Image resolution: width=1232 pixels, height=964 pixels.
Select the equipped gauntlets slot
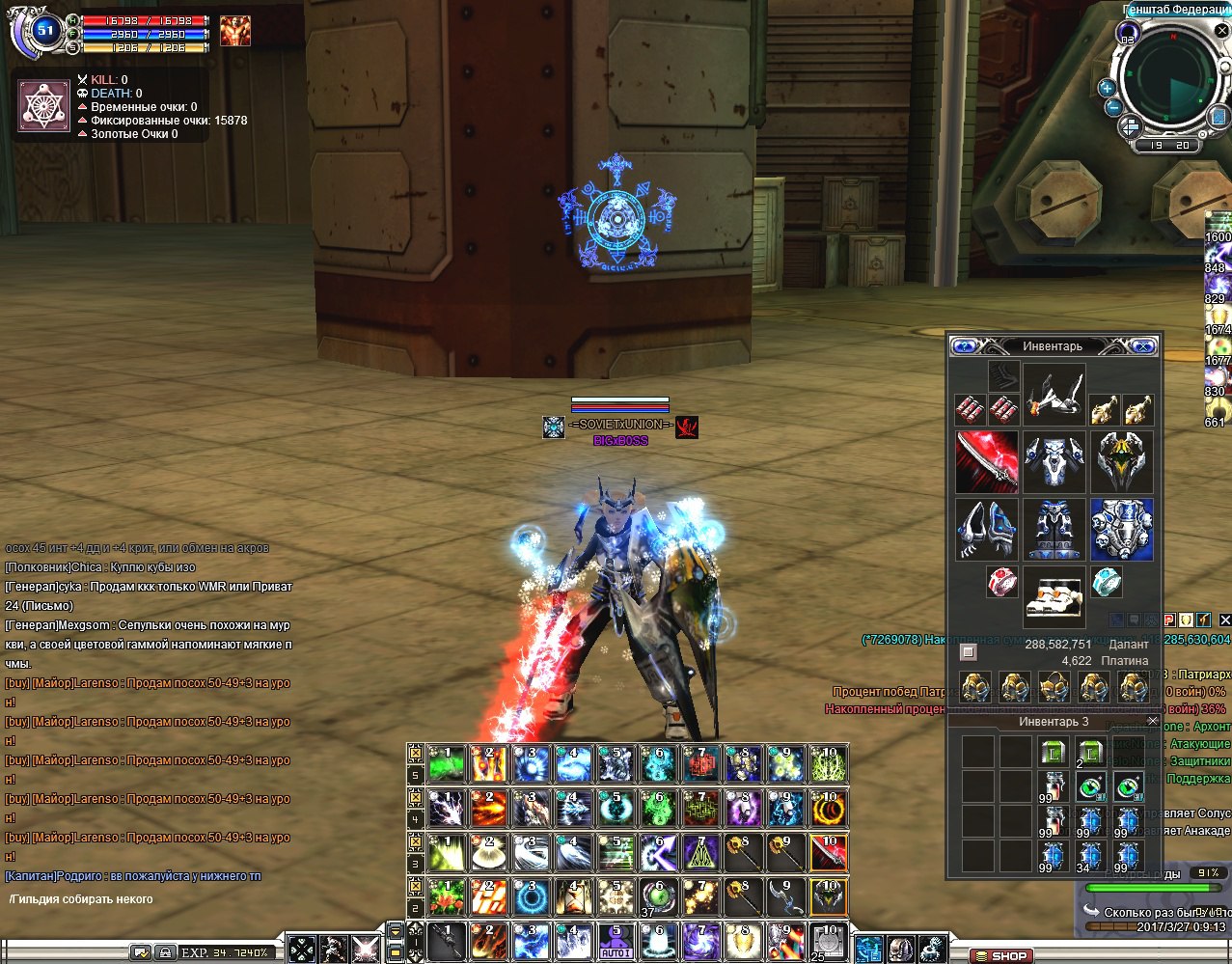[986, 529]
